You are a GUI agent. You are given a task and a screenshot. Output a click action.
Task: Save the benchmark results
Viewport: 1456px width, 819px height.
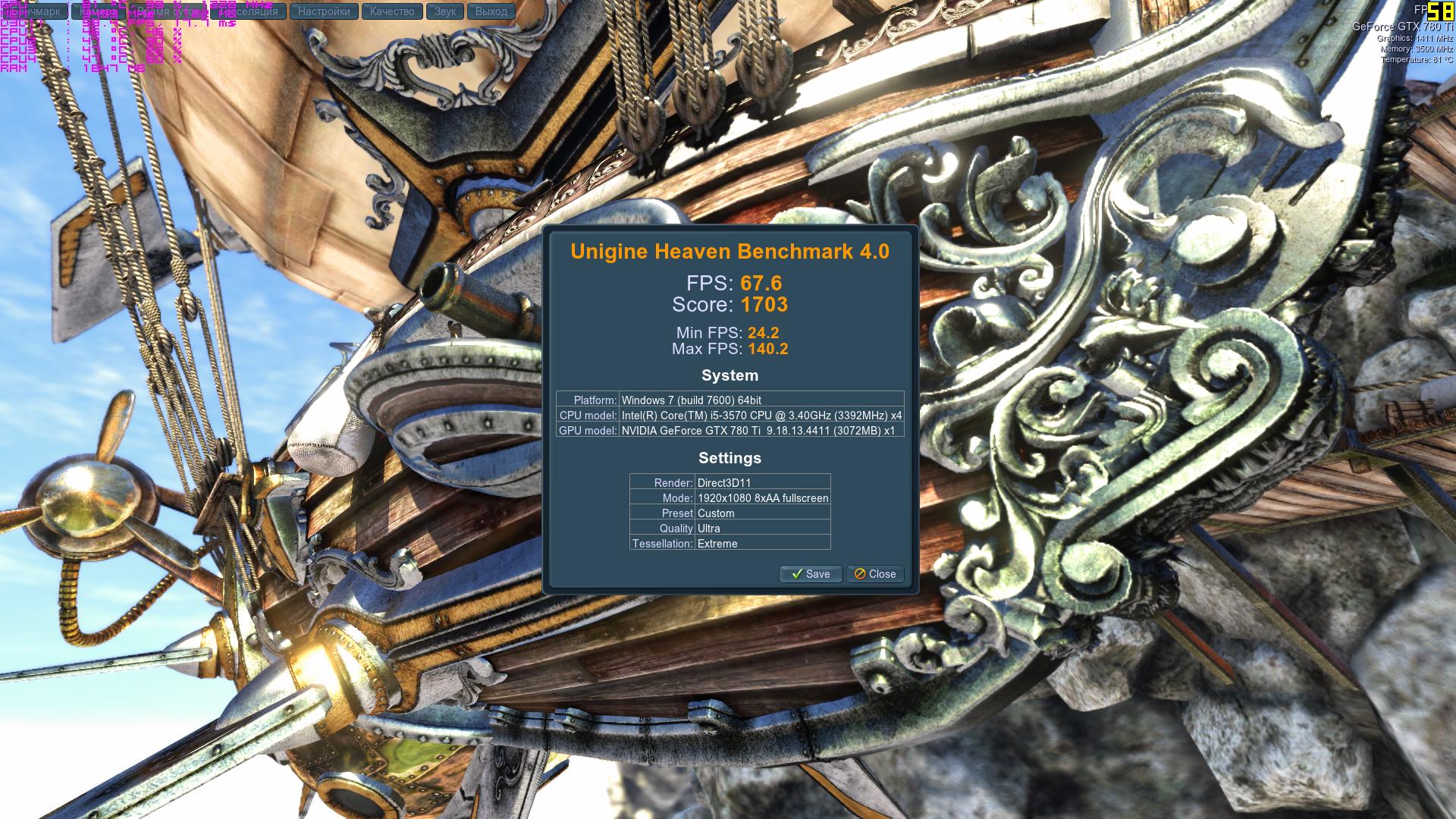coord(810,574)
